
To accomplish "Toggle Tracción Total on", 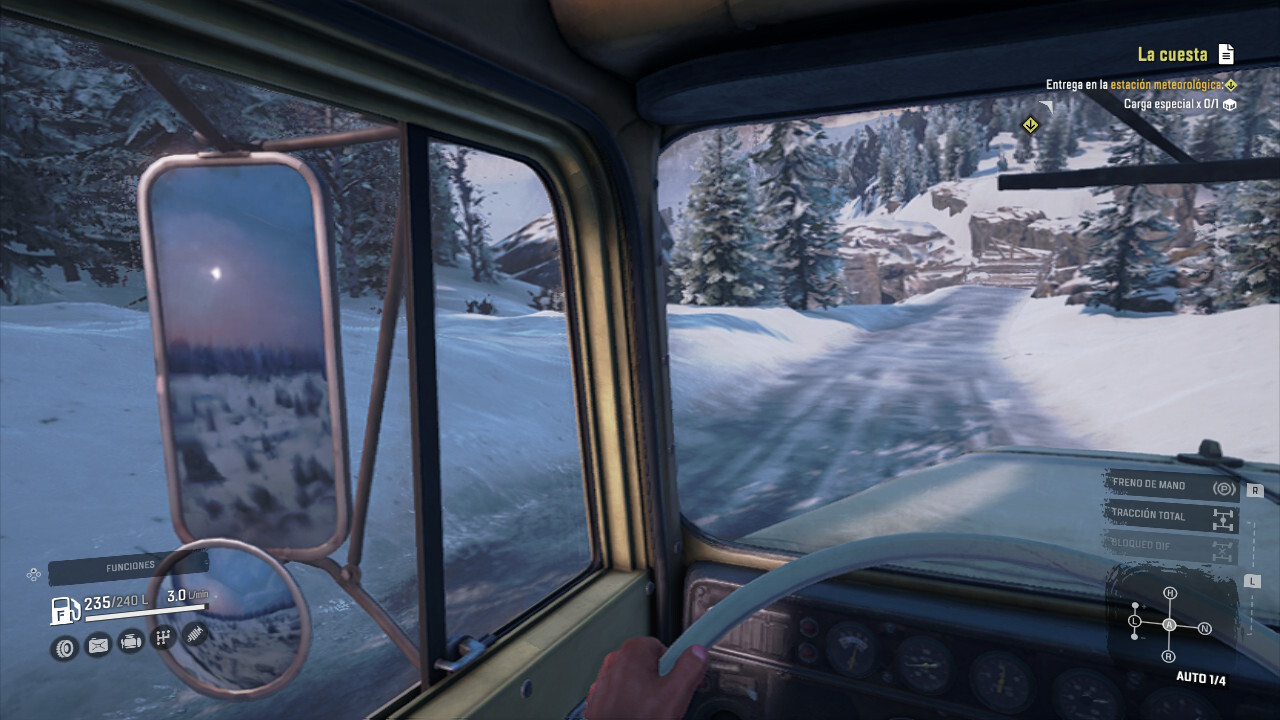I will coord(1150,516).
